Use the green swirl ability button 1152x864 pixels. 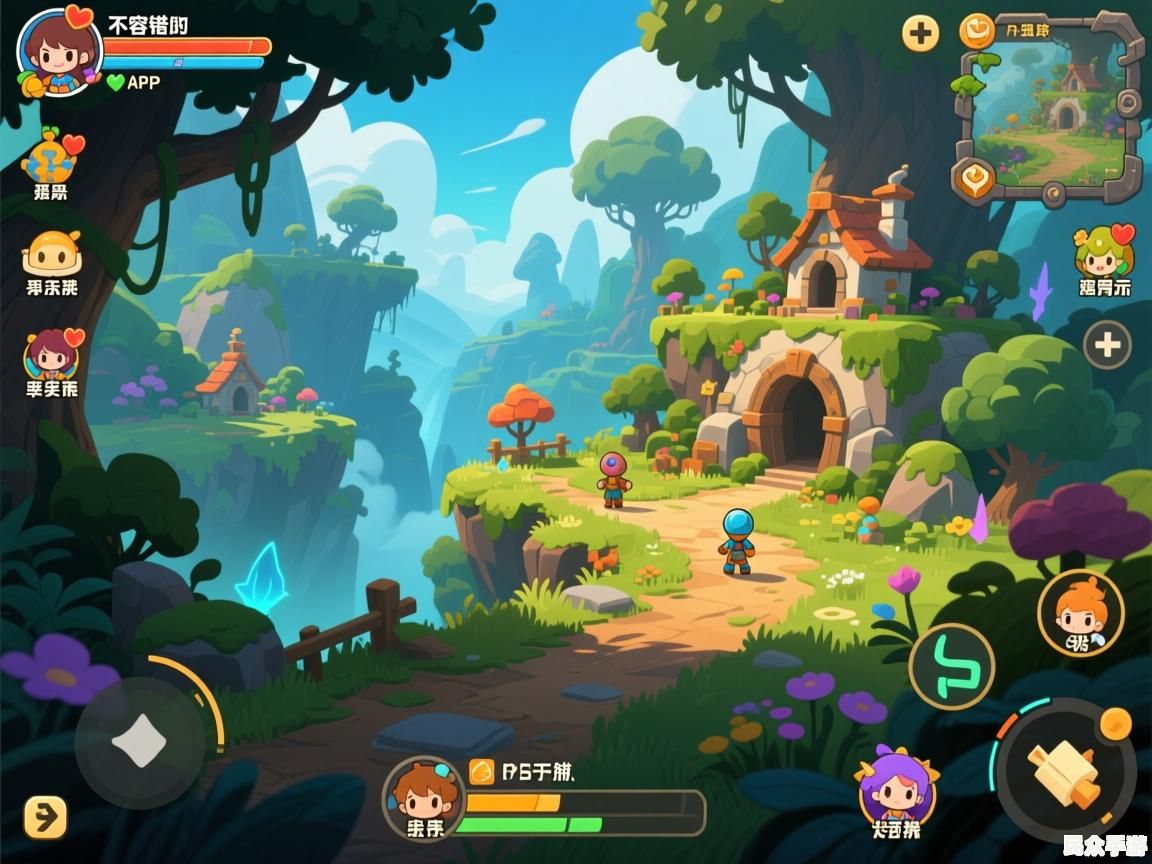tap(951, 666)
